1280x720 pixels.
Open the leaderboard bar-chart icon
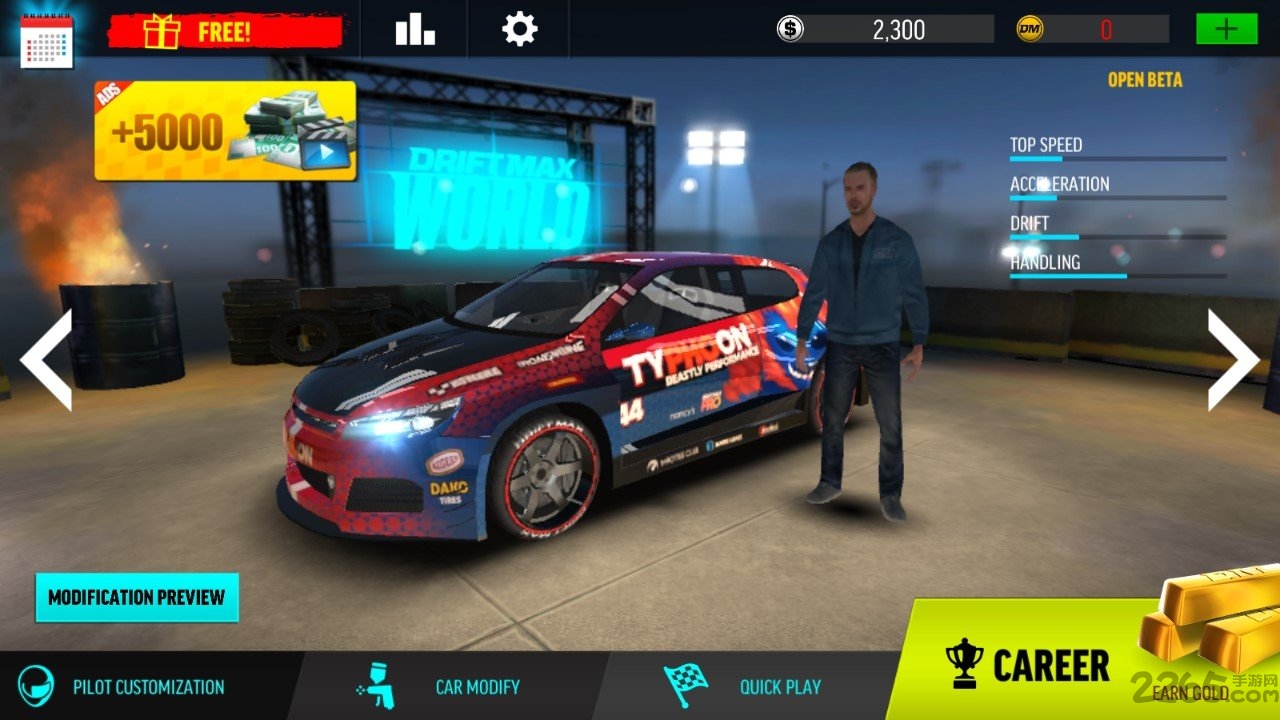click(415, 30)
